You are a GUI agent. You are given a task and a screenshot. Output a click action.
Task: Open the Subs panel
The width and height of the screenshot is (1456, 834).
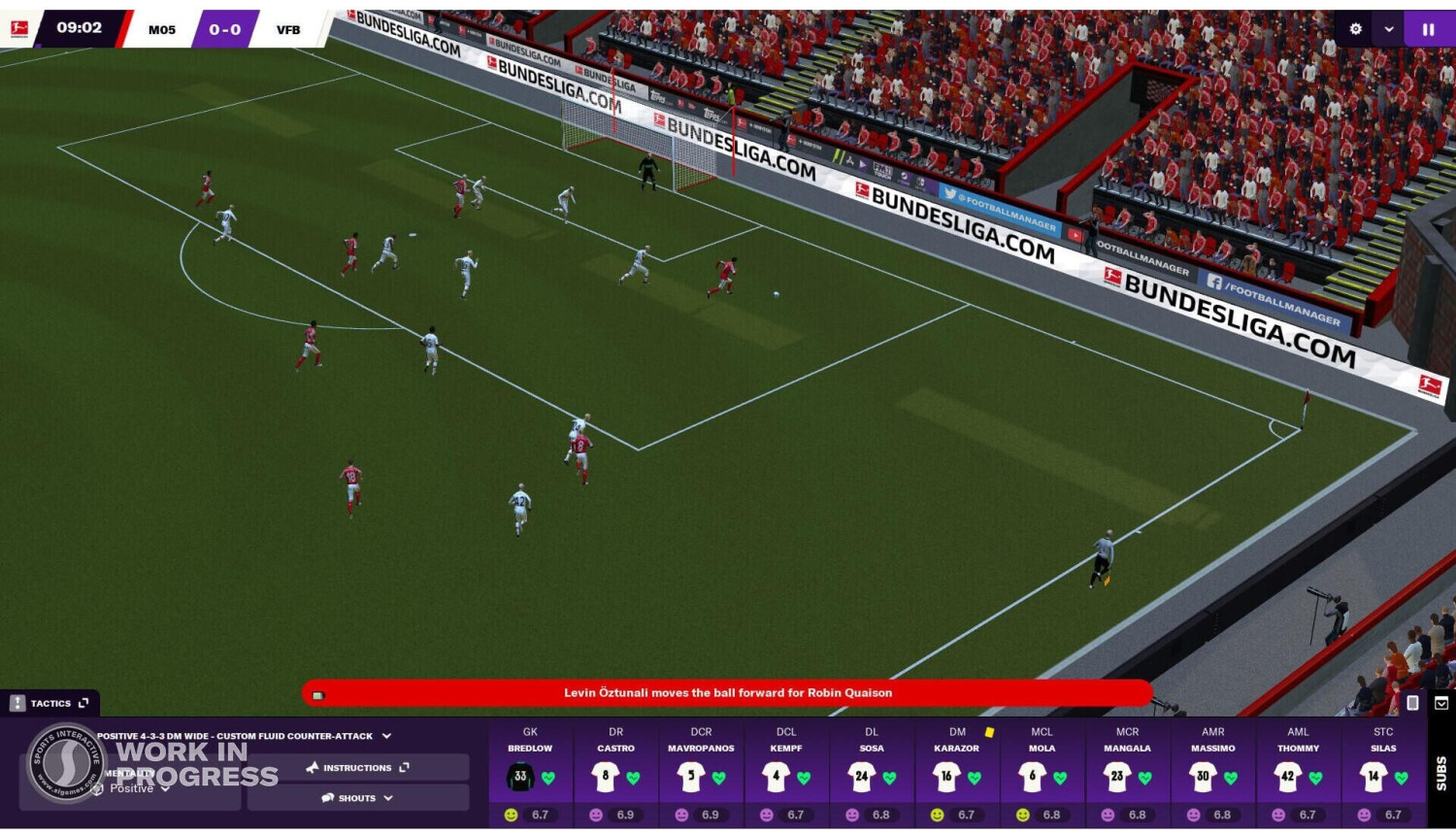pos(1441,773)
